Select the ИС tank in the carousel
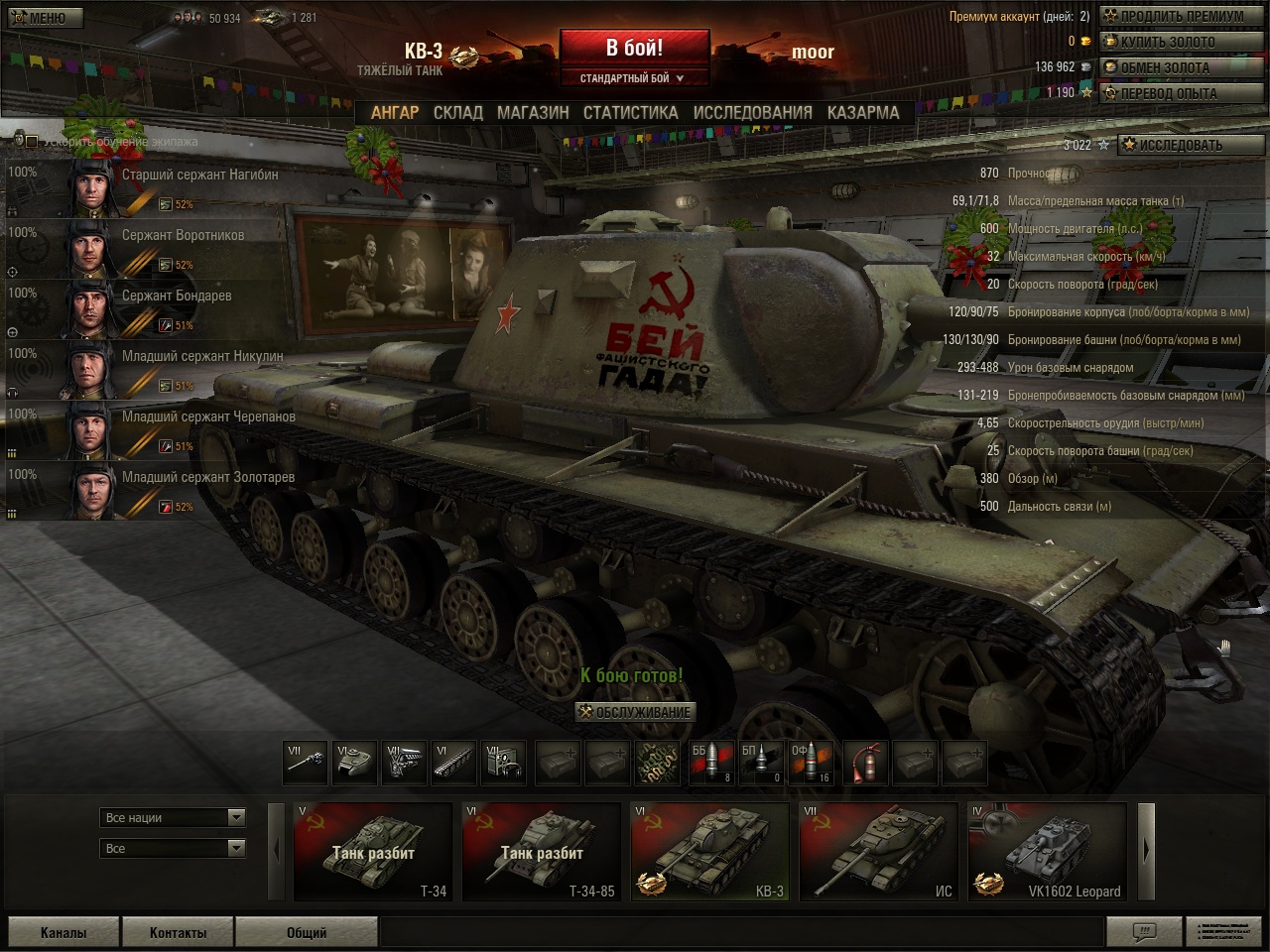 pos(878,852)
